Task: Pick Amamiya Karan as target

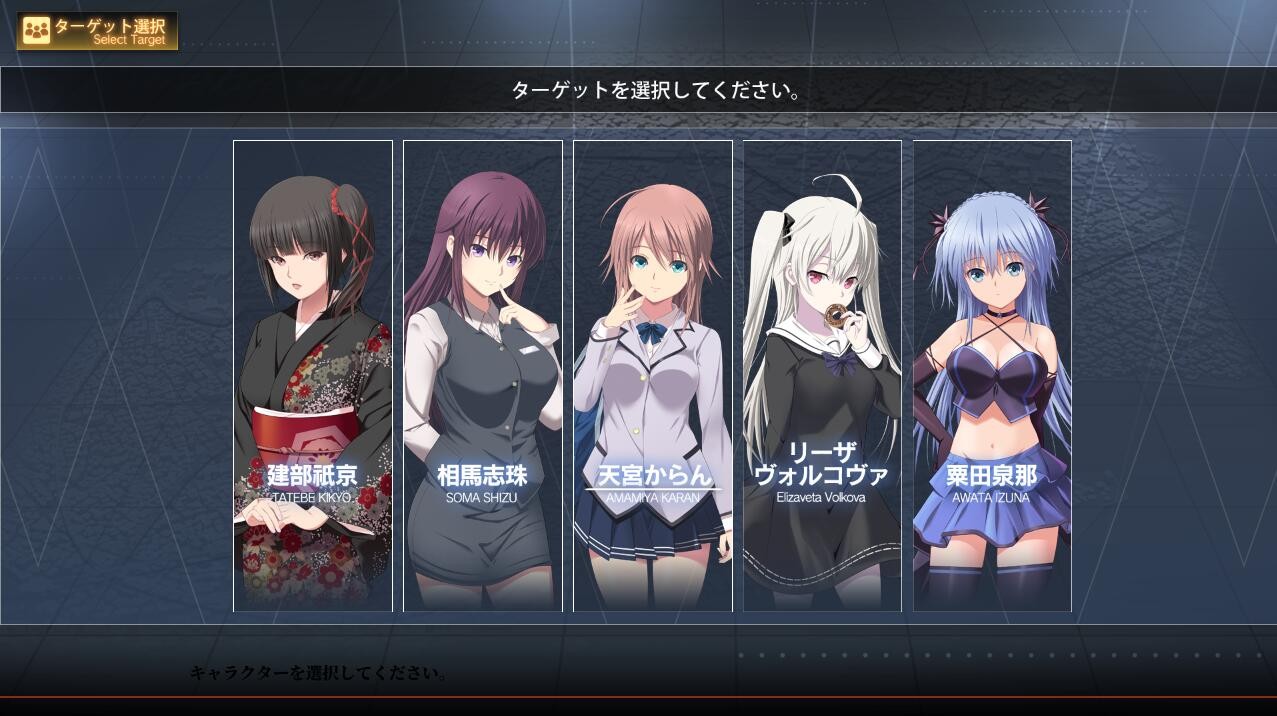Action: (x=653, y=376)
